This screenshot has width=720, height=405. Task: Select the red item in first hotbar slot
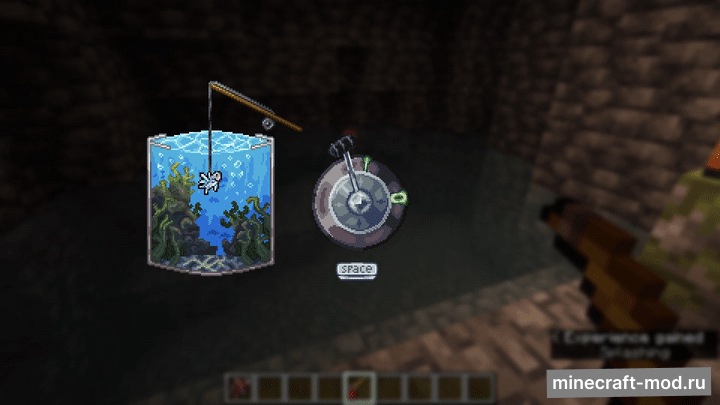click(x=239, y=385)
